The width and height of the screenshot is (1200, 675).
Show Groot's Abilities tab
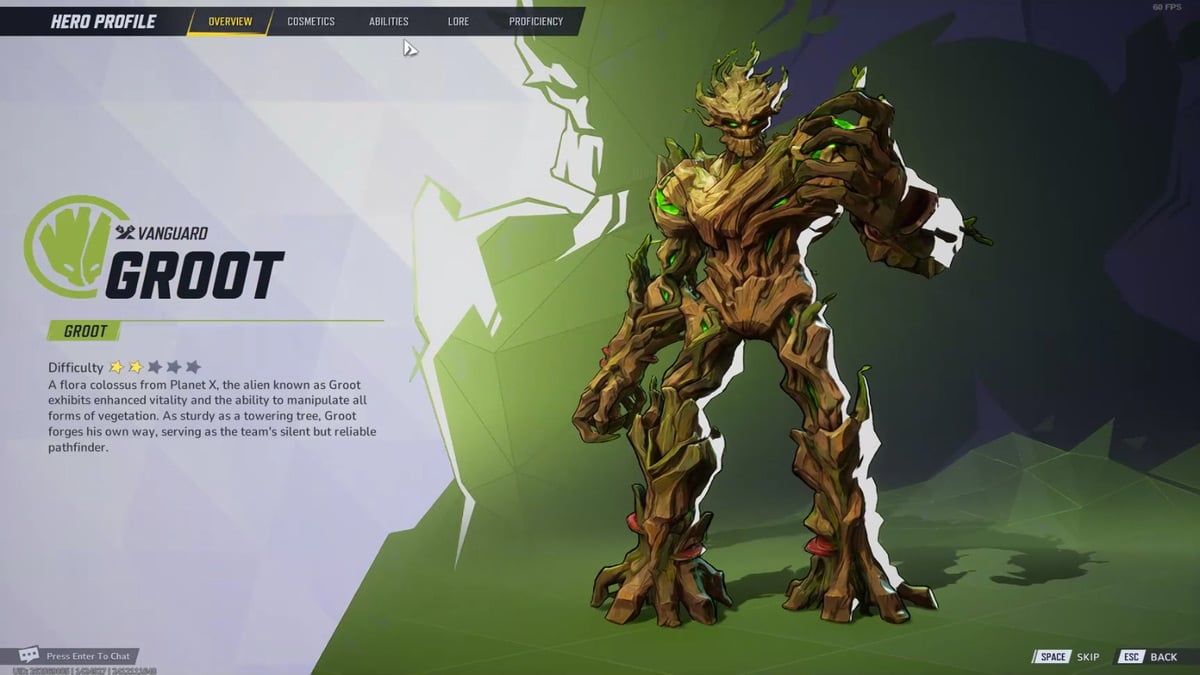tap(389, 21)
